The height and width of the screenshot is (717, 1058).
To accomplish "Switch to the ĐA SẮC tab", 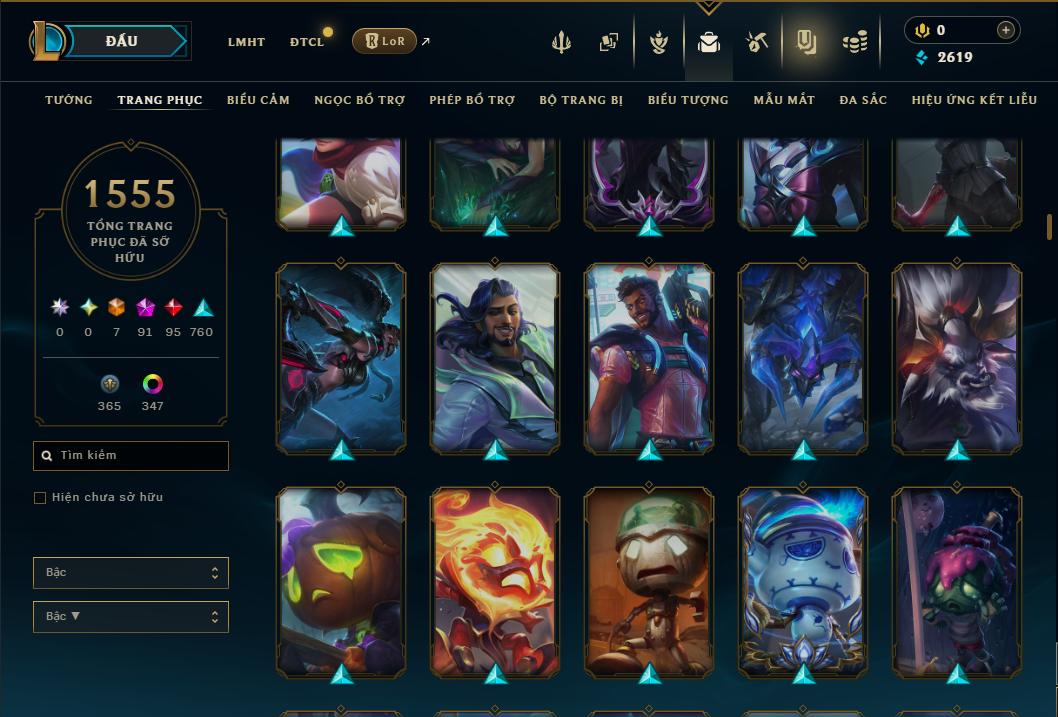I will [x=863, y=100].
